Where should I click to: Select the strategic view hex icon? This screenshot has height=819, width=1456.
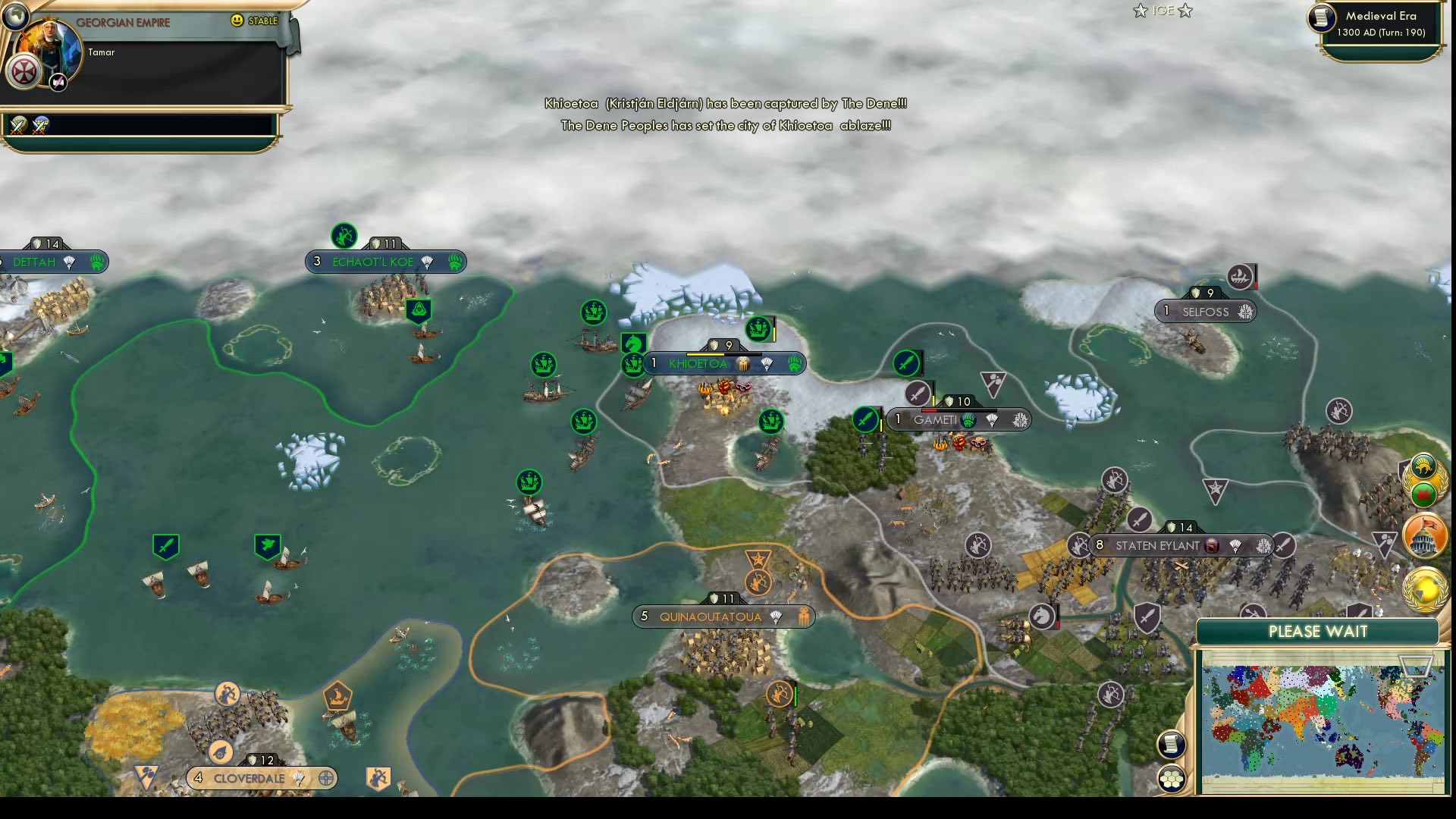tap(1172, 777)
